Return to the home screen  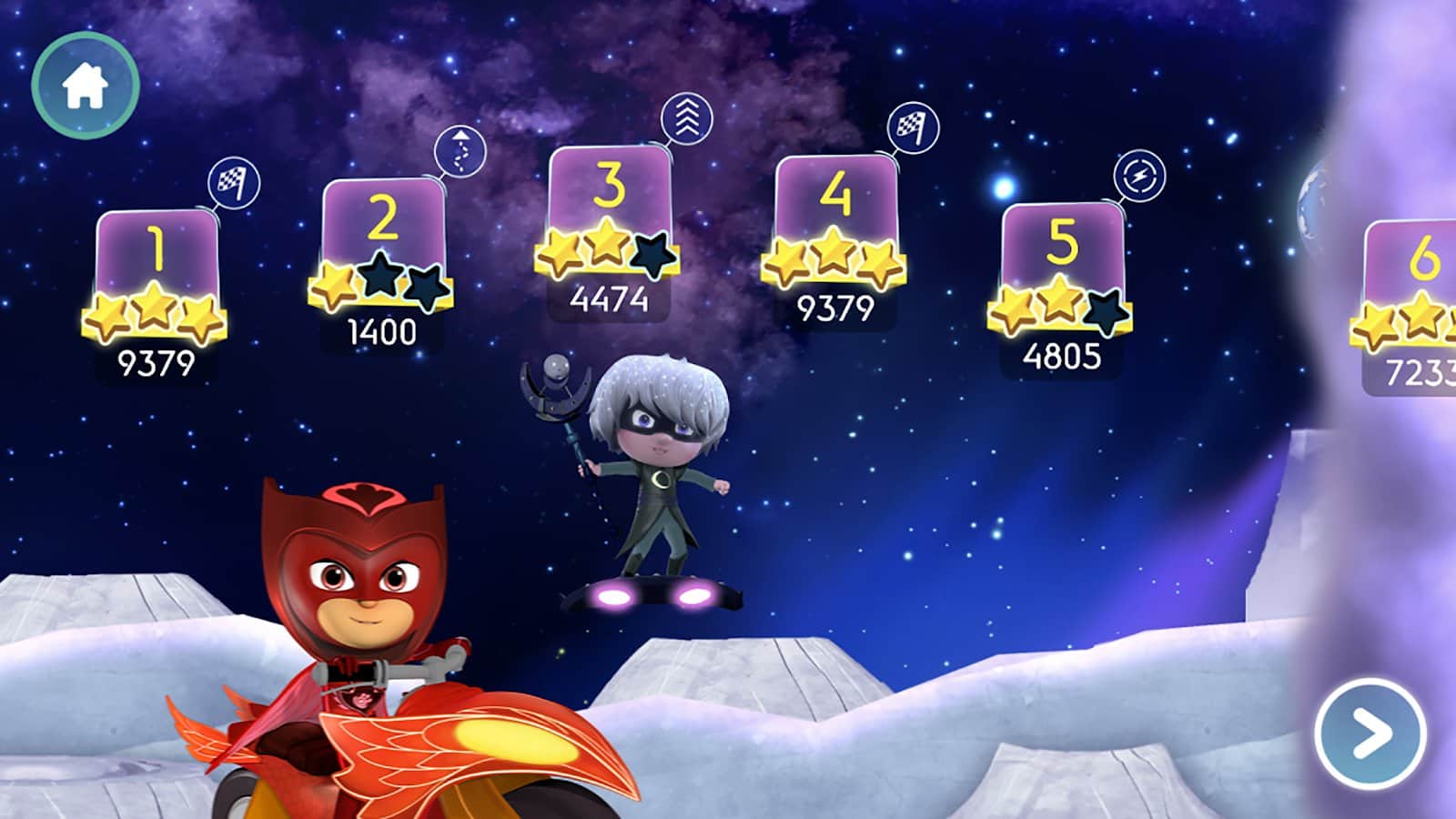pos(85,86)
